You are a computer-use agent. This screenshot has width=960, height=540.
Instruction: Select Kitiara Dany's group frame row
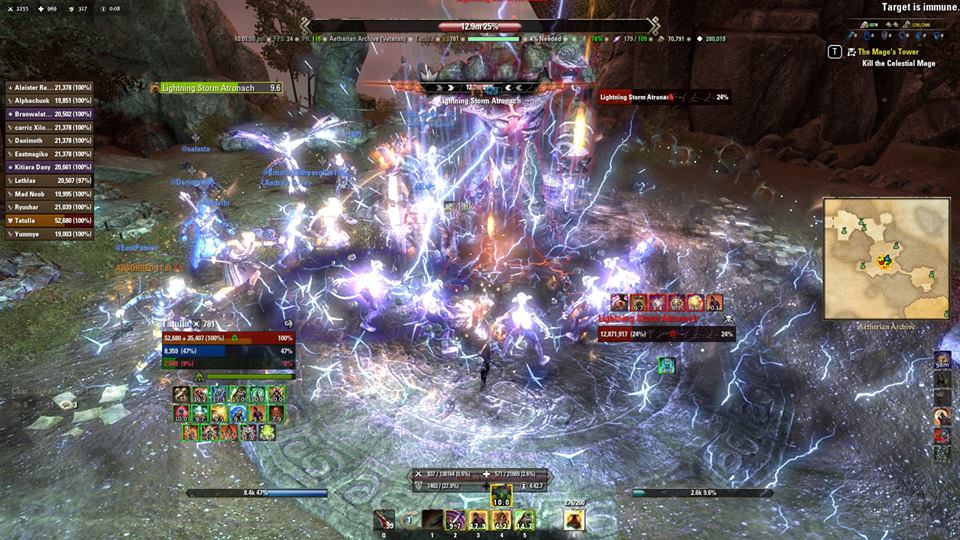[x=50, y=166]
